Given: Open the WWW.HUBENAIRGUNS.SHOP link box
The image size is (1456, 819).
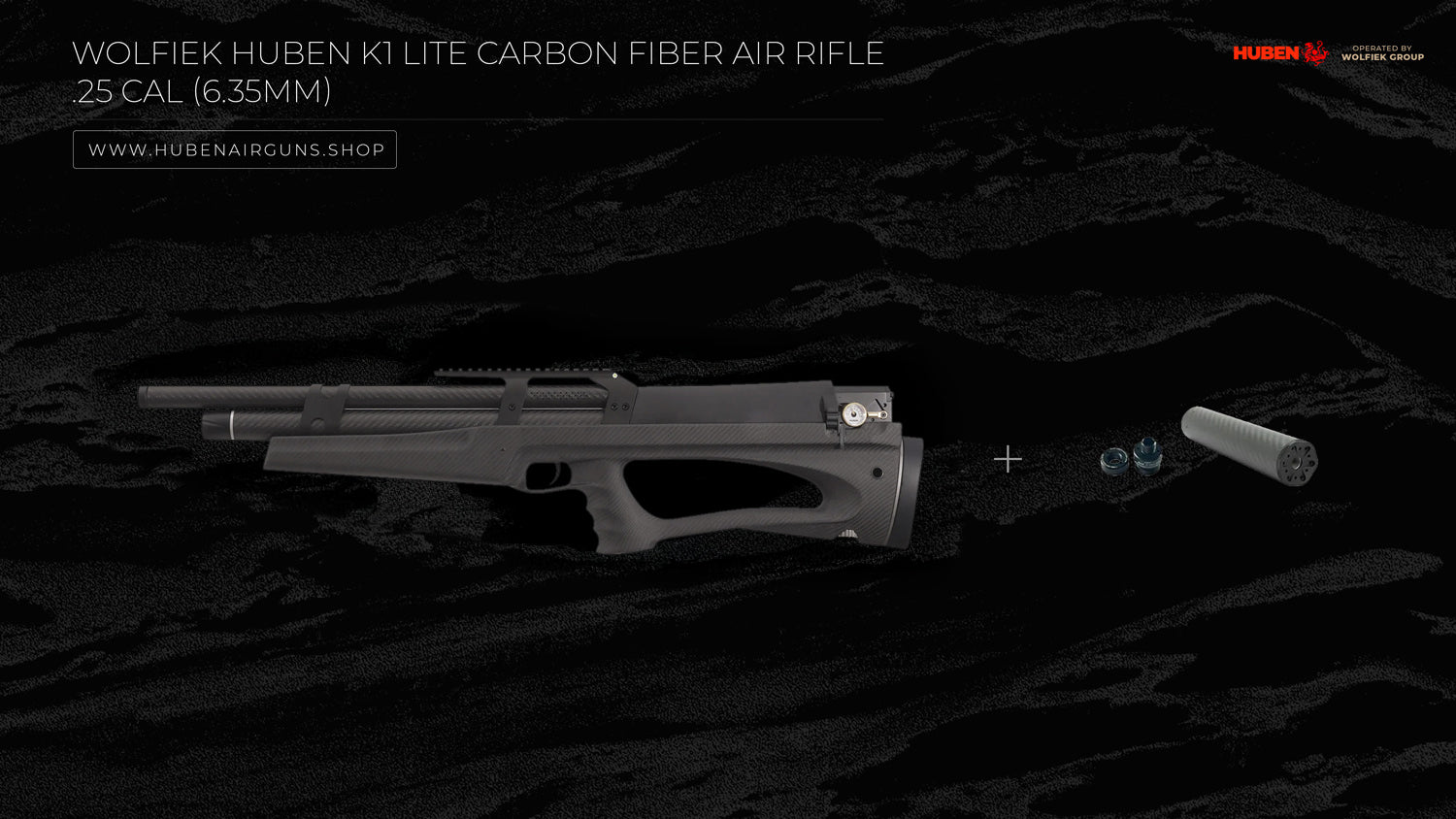Looking at the screenshot, I should click(235, 149).
